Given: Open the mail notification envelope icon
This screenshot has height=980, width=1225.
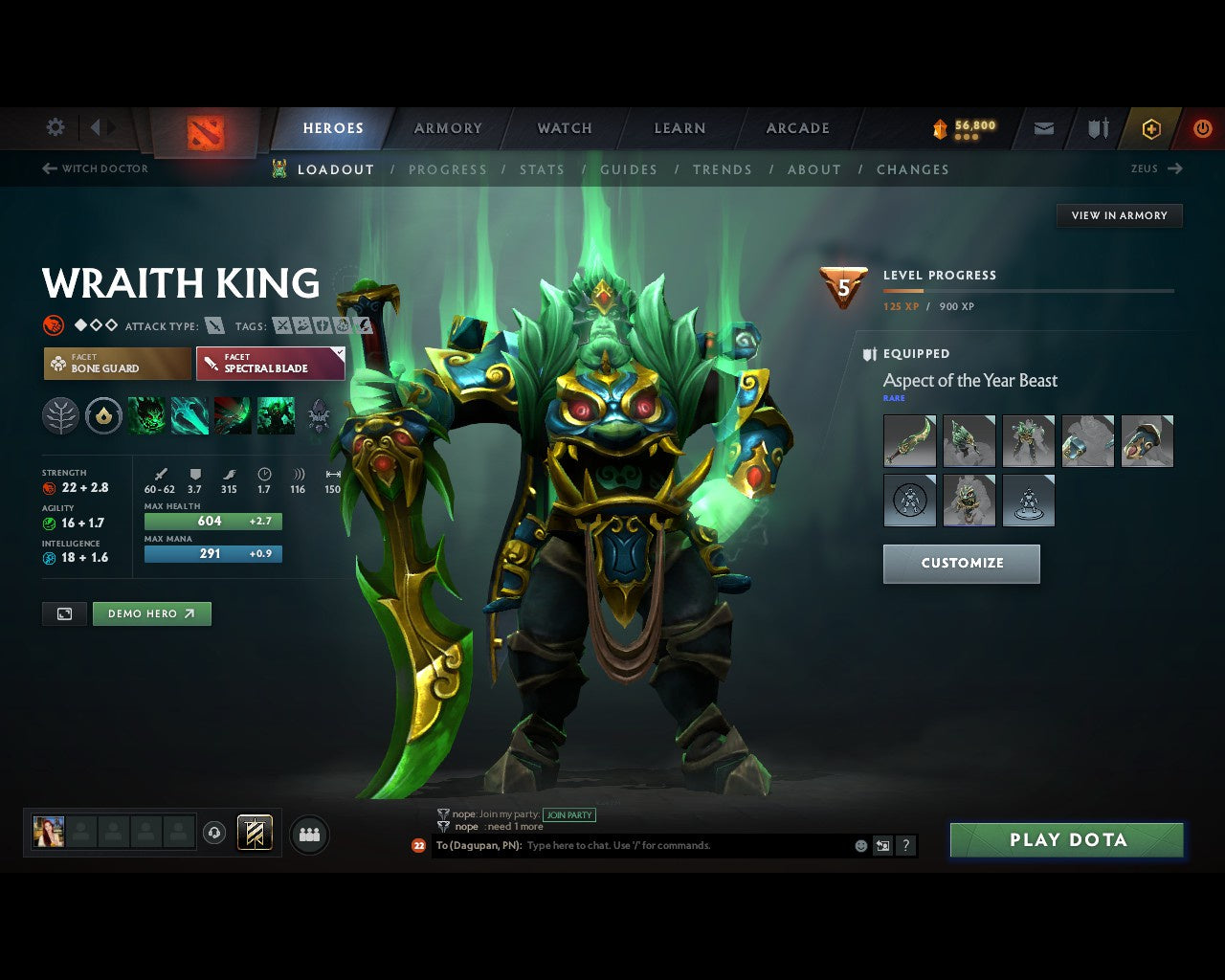Looking at the screenshot, I should [x=1043, y=127].
